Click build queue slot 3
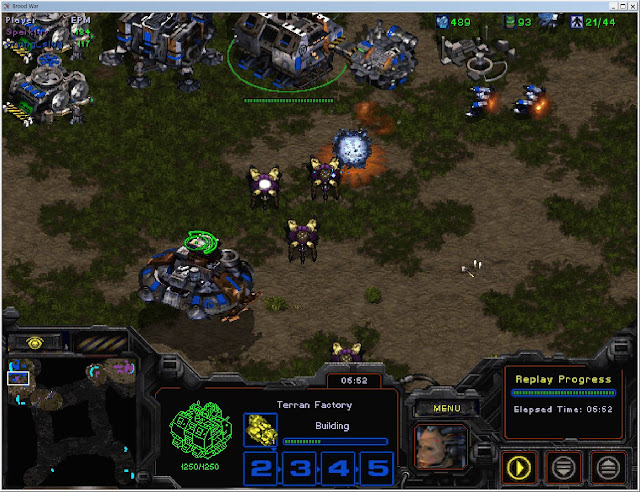This screenshot has height=492, width=640. (x=298, y=468)
